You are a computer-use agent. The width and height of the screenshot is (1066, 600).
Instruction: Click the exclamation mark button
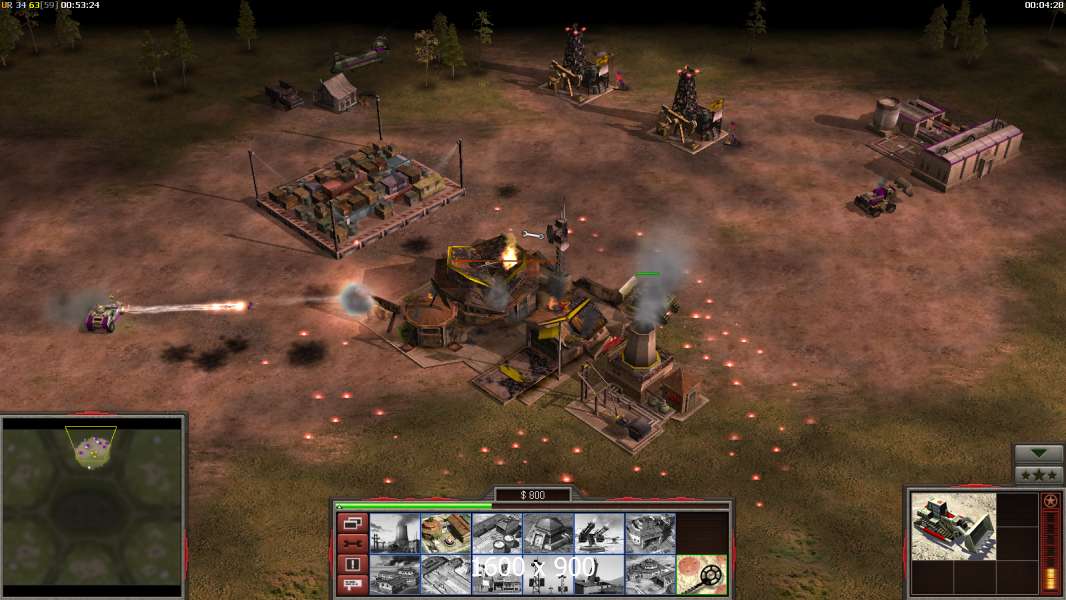point(351,564)
